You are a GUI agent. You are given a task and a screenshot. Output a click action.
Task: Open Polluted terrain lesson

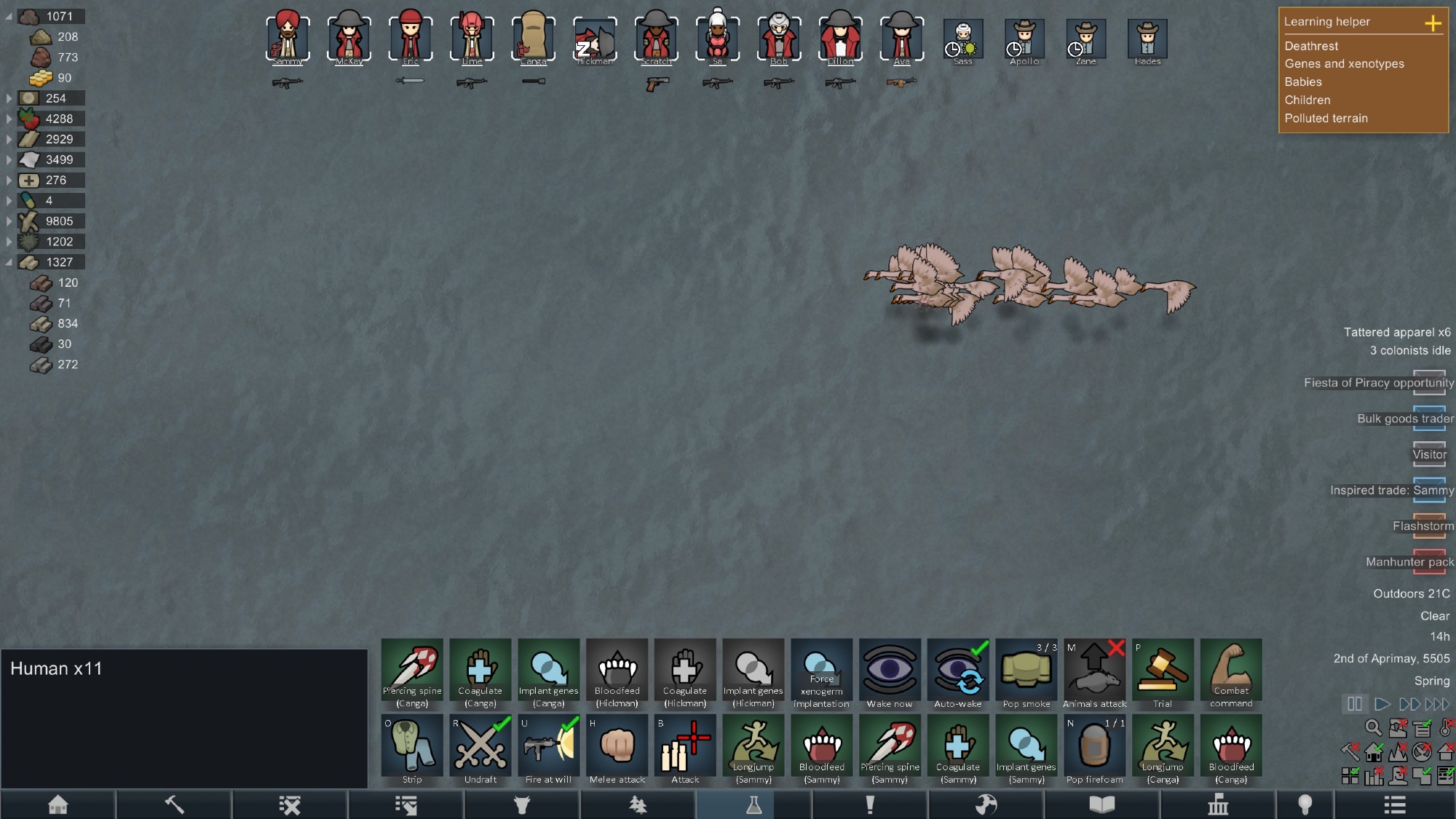1326,118
